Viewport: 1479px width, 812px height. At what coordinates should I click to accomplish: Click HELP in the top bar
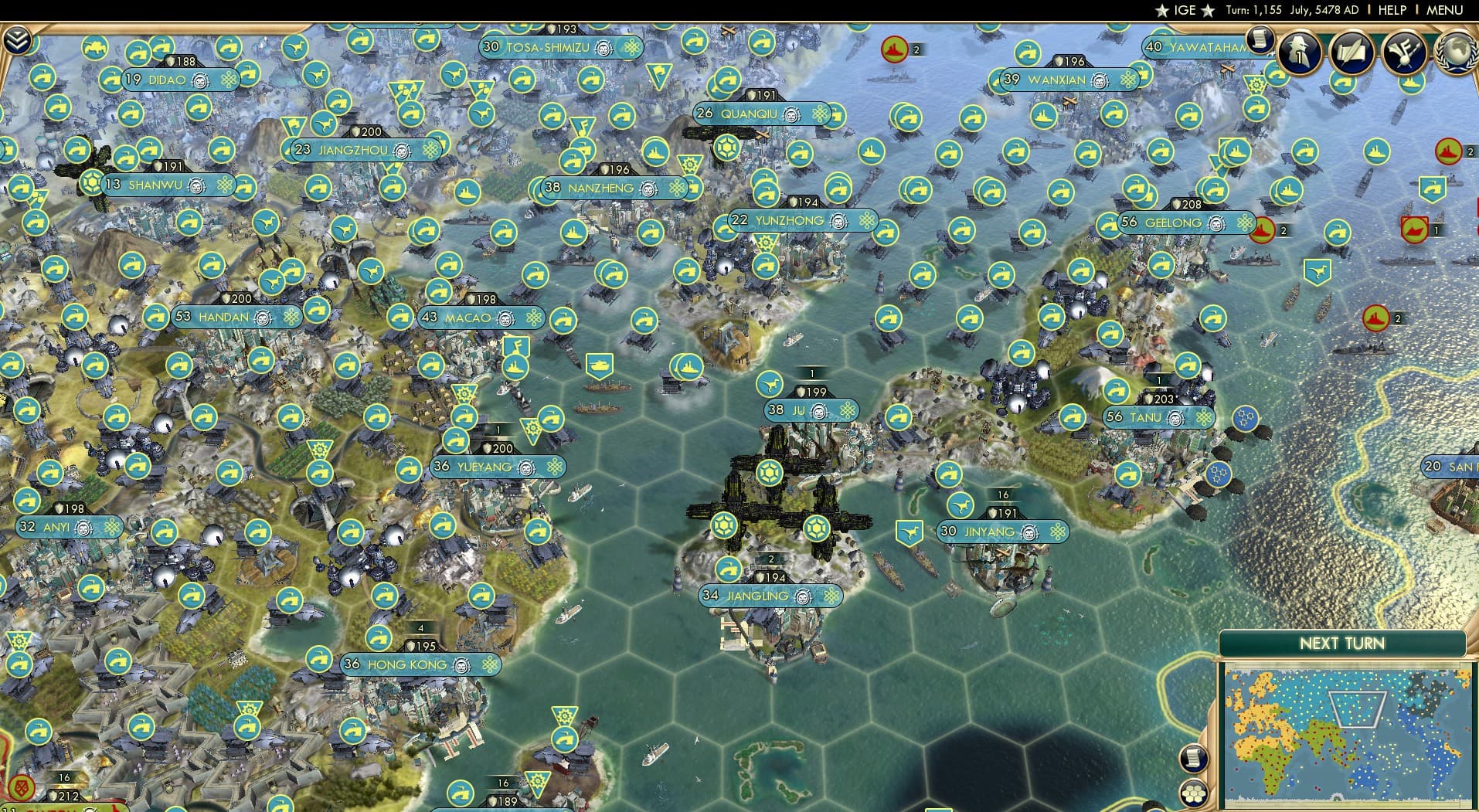[1392, 10]
